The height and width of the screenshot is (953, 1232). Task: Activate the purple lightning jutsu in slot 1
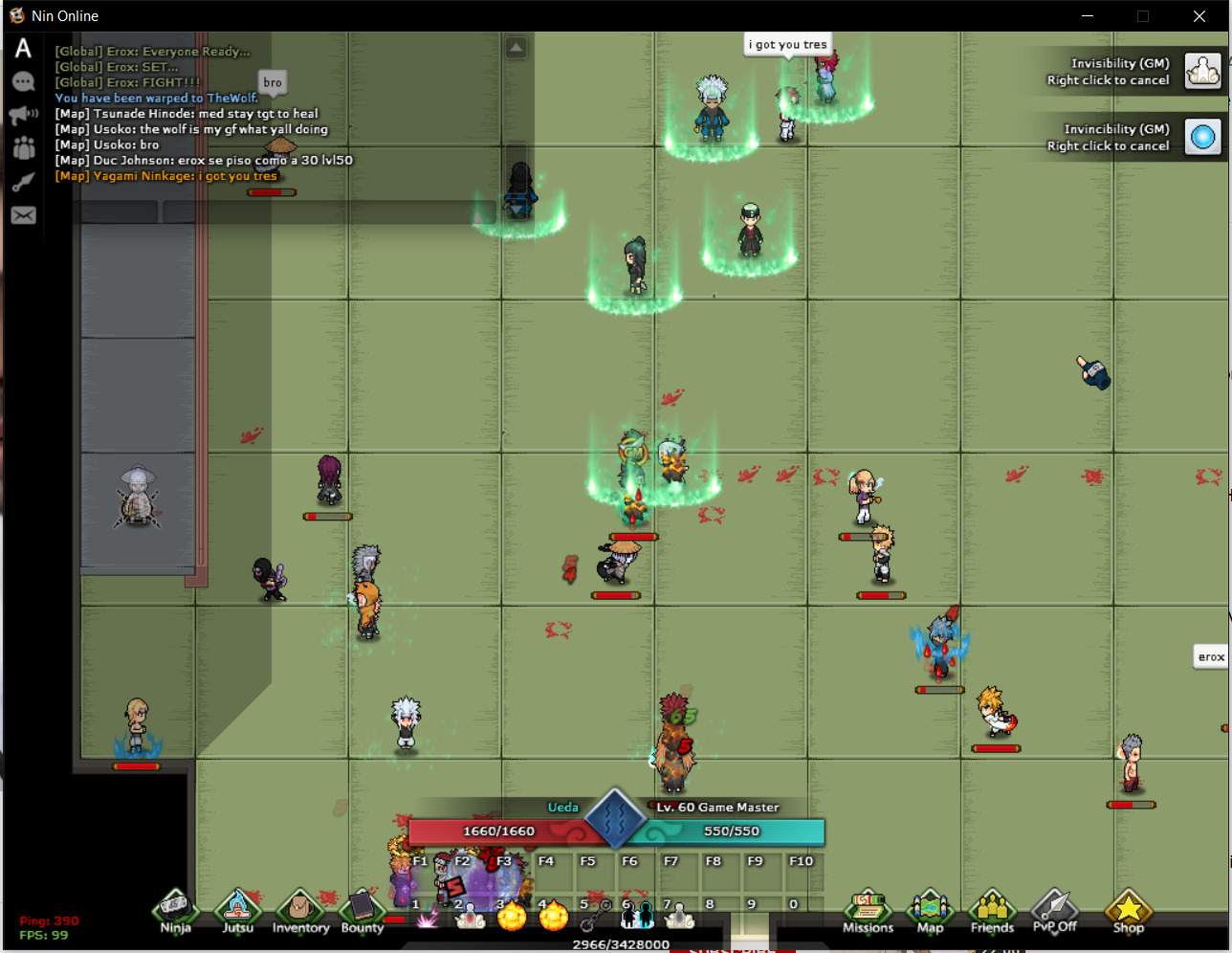click(428, 917)
